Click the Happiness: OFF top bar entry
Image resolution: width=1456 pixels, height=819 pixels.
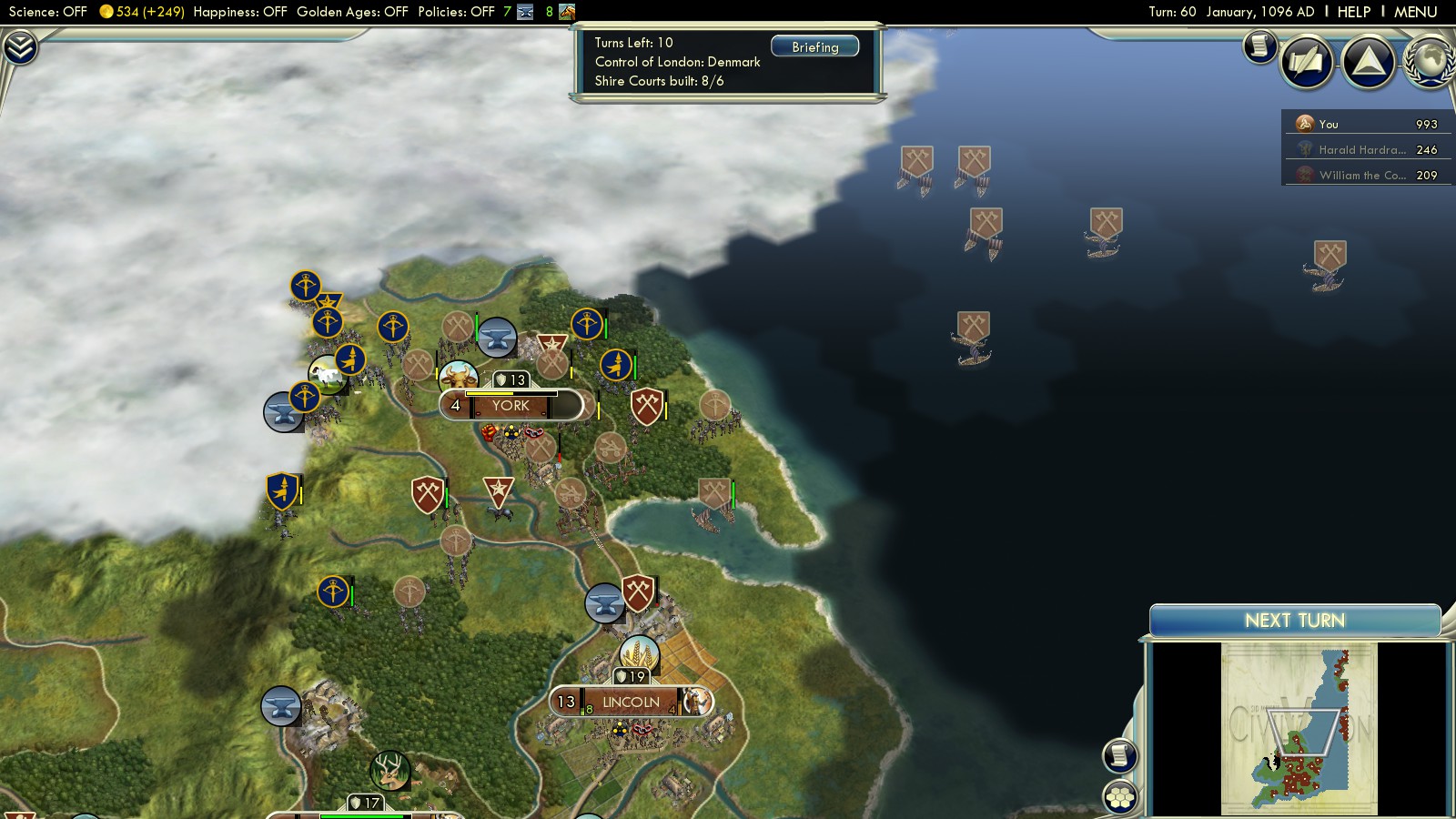click(240, 12)
